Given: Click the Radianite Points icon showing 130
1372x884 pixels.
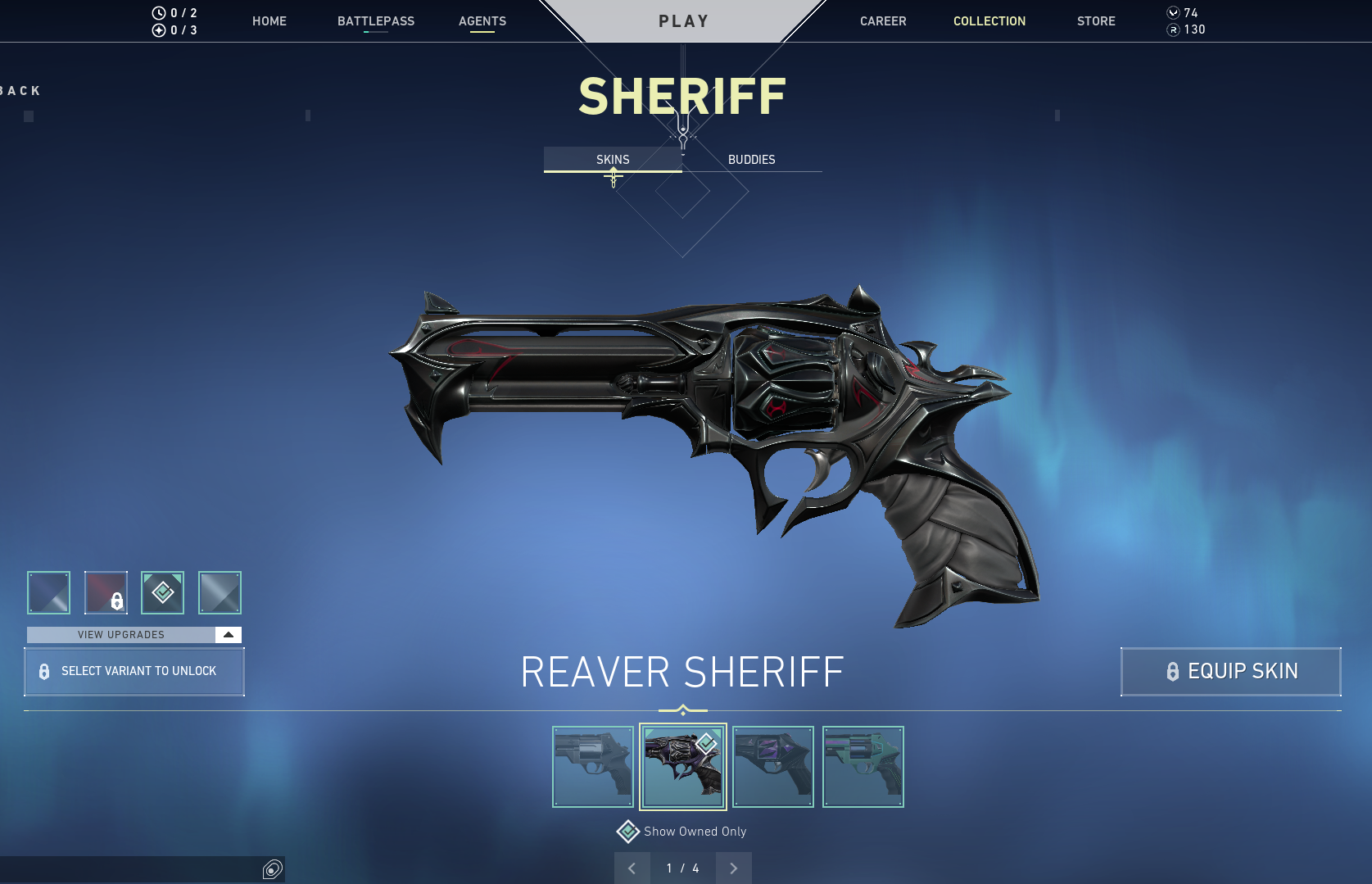Looking at the screenshot, I should click(x=1173, y=29).
